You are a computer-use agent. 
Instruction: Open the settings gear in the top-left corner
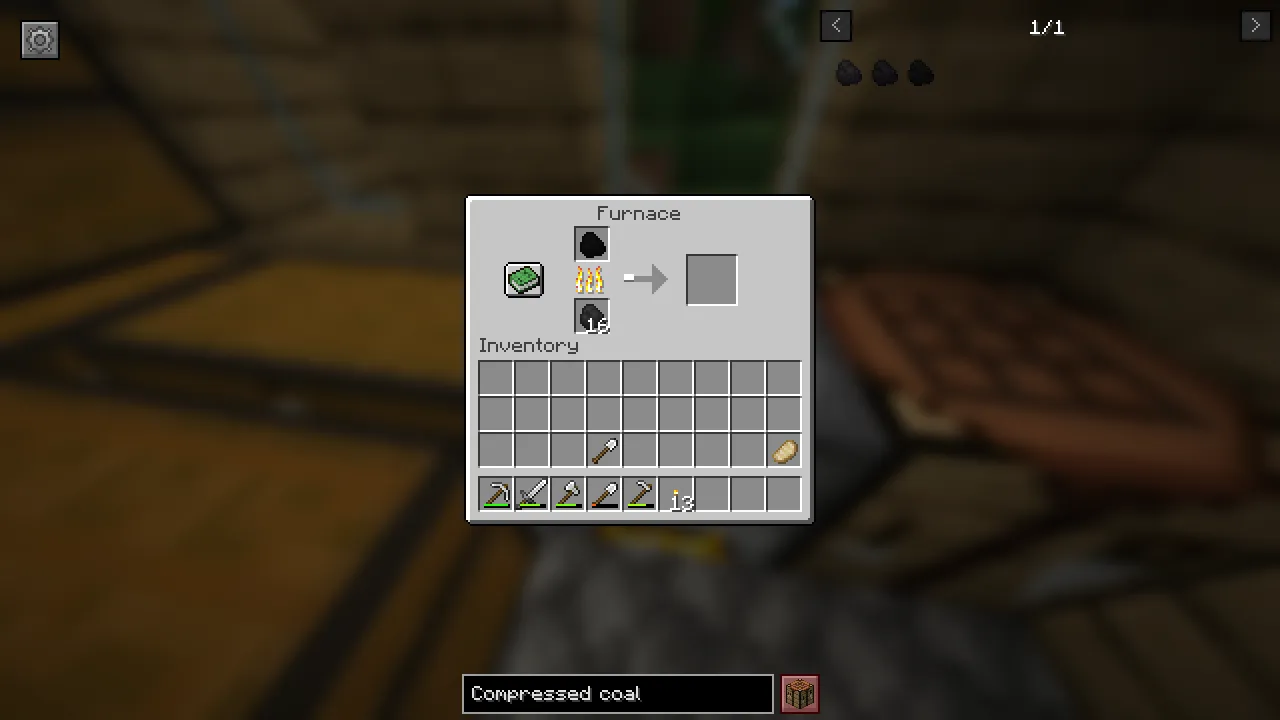pos(40,40)
